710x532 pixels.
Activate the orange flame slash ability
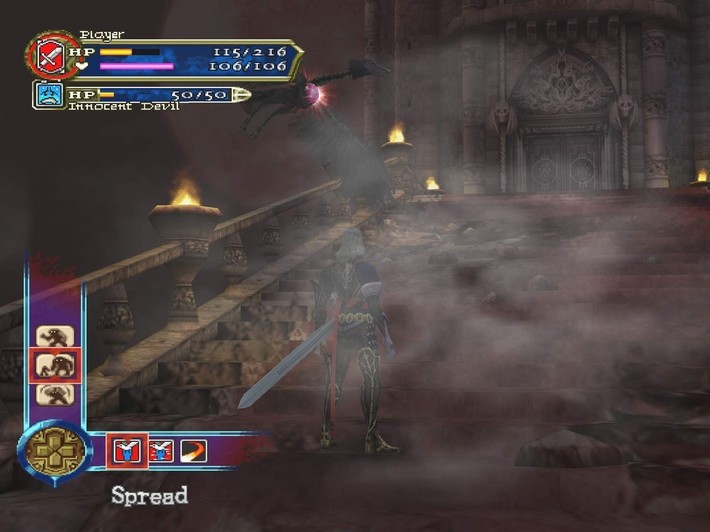[193, 452]
